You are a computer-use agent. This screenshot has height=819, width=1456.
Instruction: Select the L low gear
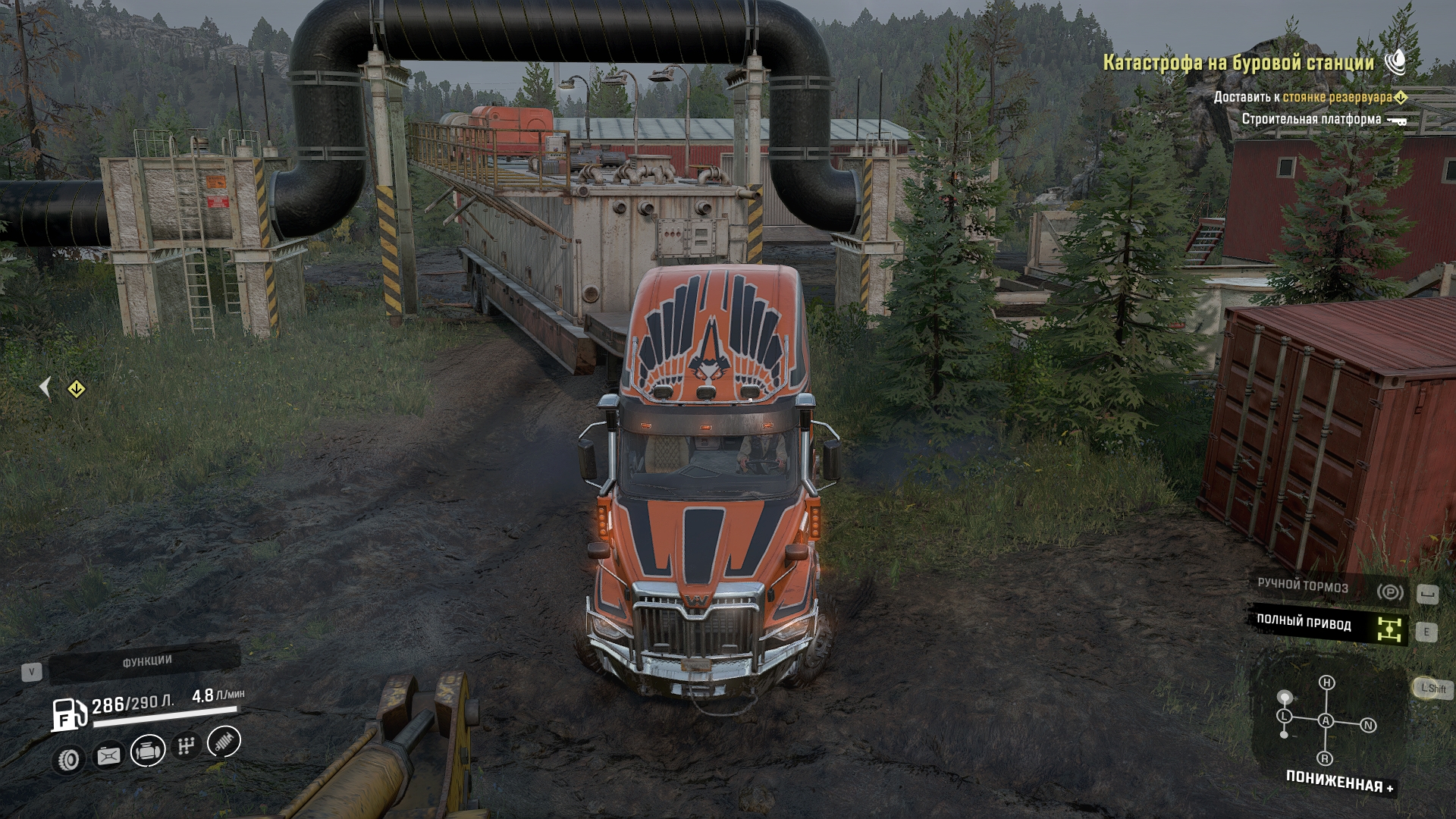(1284, 716)
